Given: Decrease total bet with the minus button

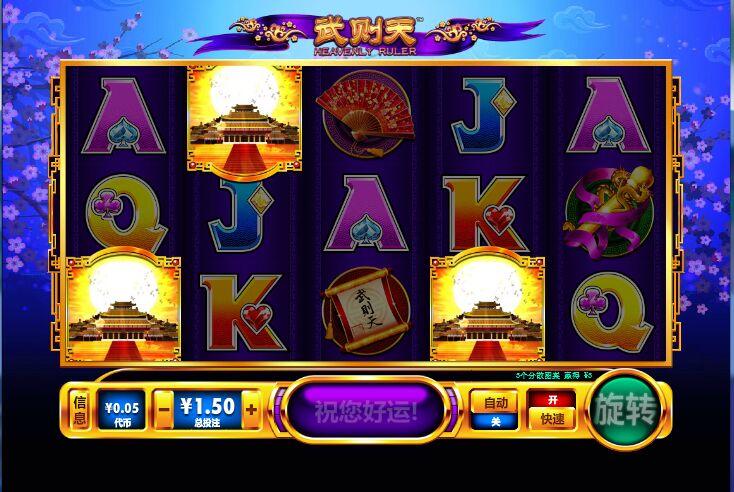Looking at the screenshot, I should [x=163, y=409].
